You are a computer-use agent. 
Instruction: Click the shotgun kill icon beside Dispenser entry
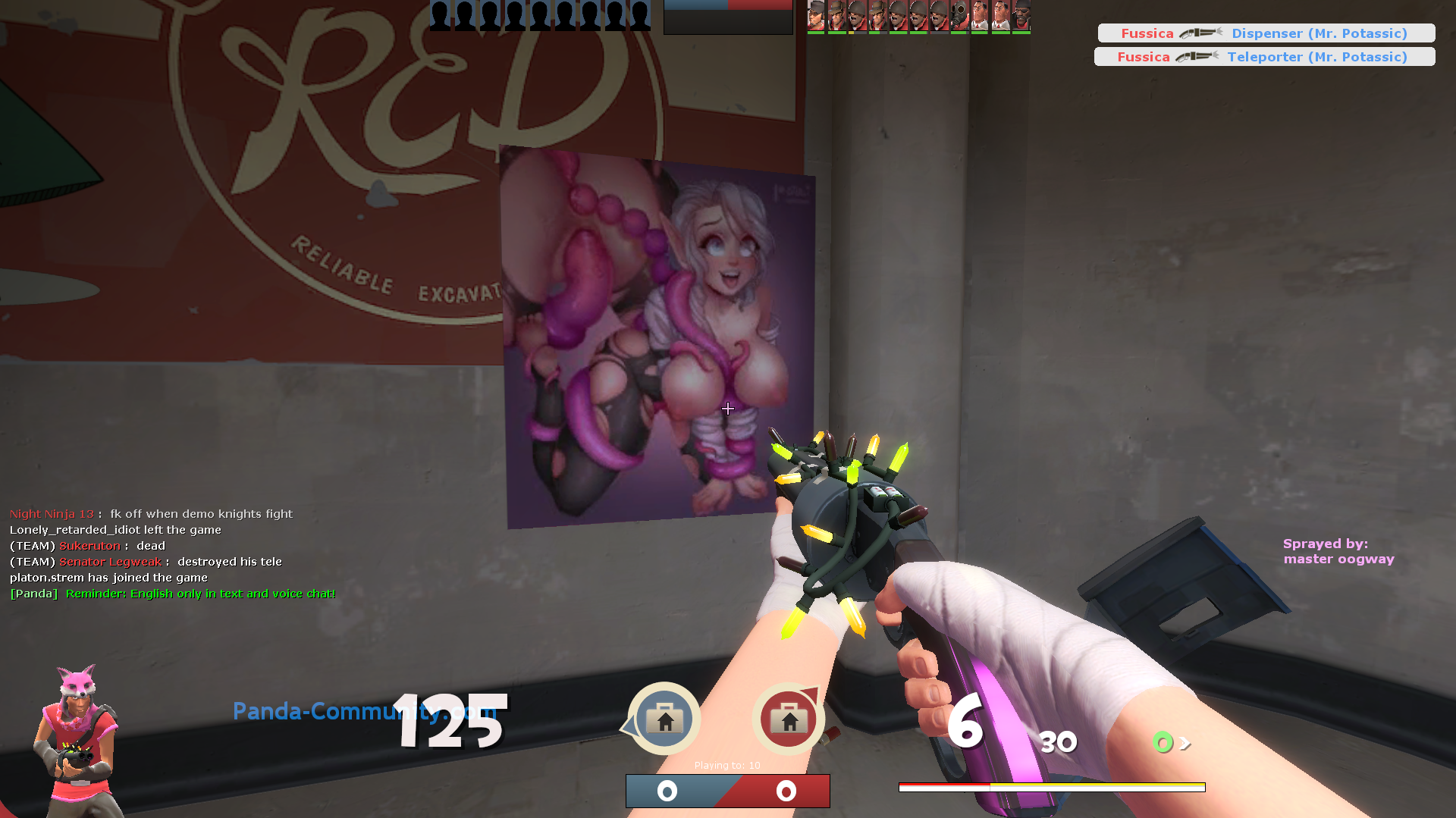[x=1200, y=33]
